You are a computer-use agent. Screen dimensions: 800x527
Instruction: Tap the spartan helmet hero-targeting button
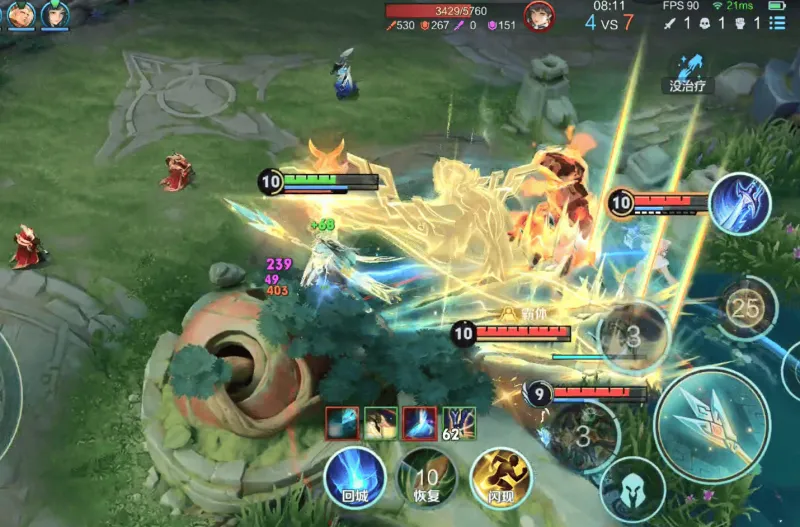(632, 490)
